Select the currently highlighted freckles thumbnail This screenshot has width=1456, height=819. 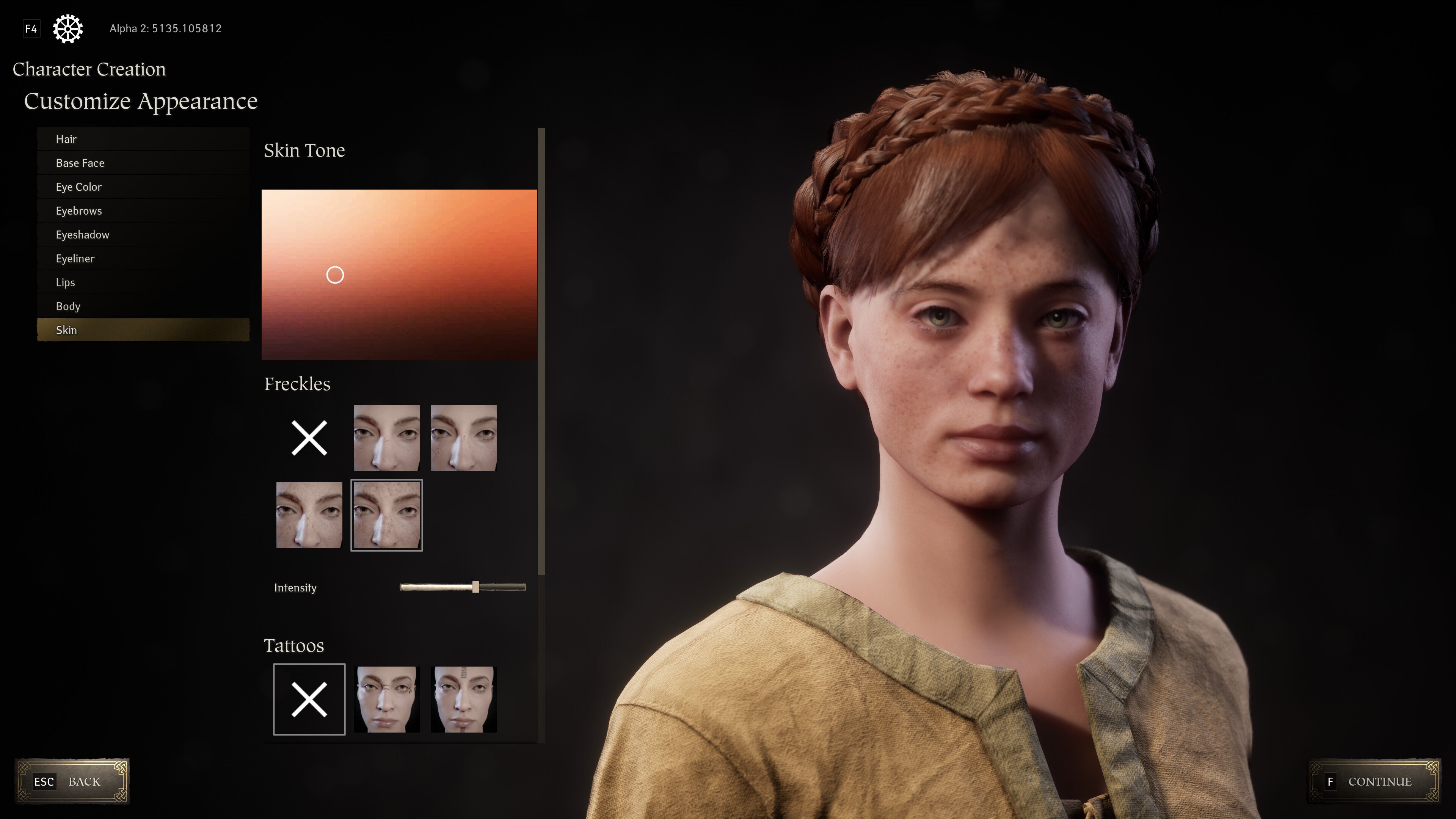pos(387,515)
